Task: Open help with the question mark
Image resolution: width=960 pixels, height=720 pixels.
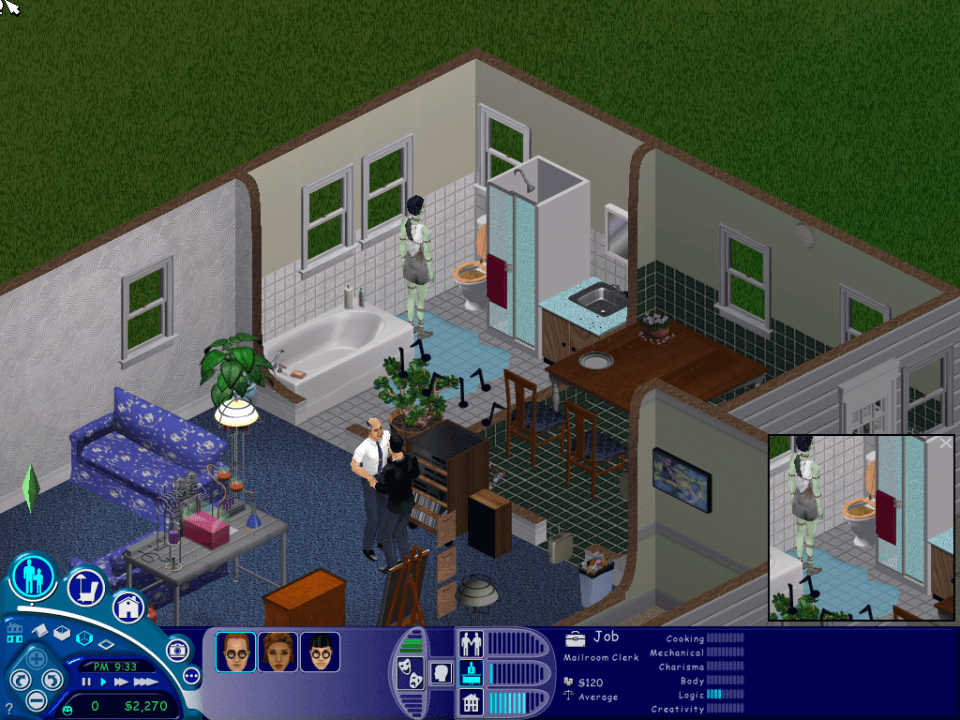Action: (10, 708)
